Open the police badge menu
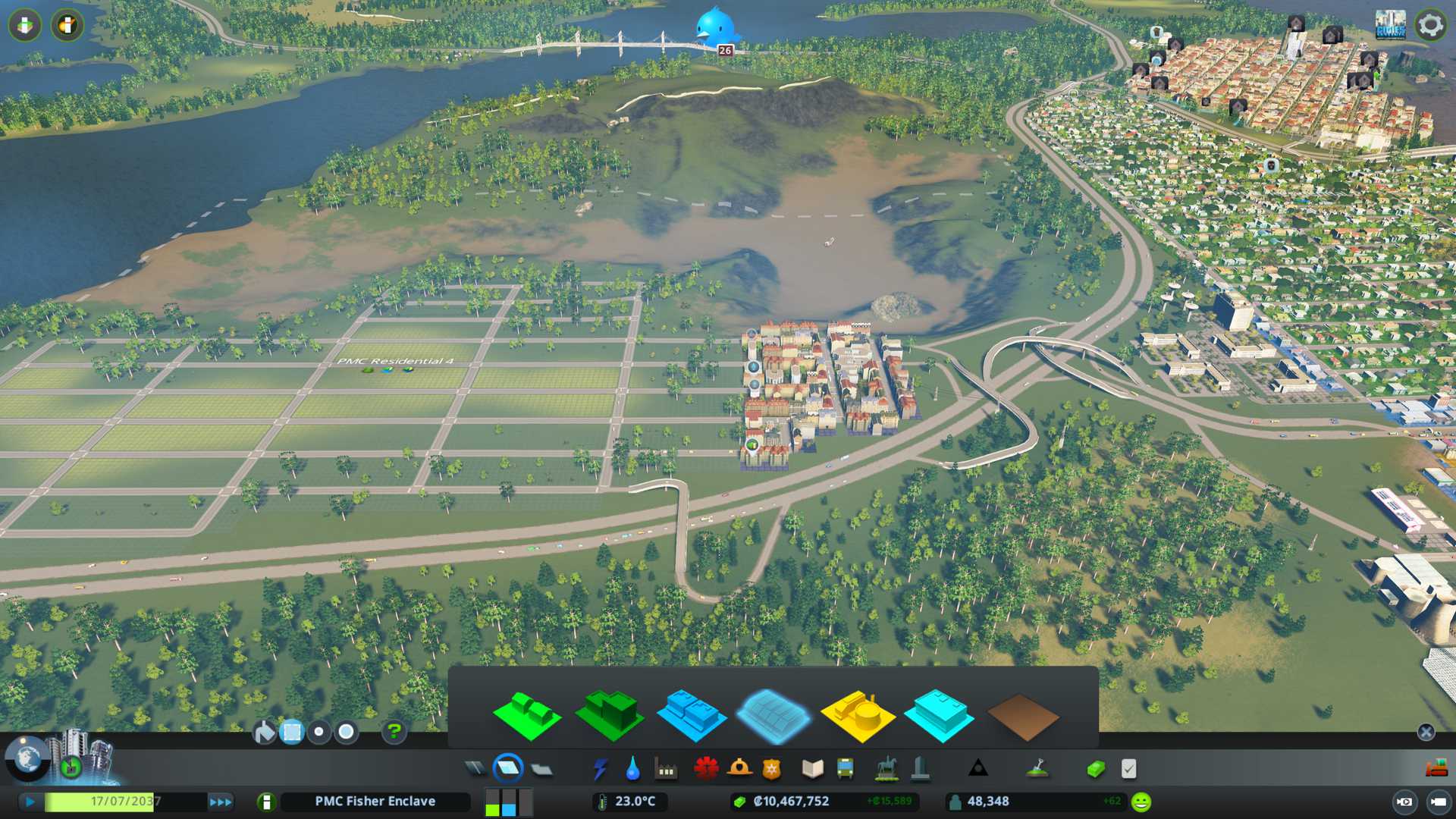Image resolution: width=1456 pixels, height=819 pixels. [772, 769]
